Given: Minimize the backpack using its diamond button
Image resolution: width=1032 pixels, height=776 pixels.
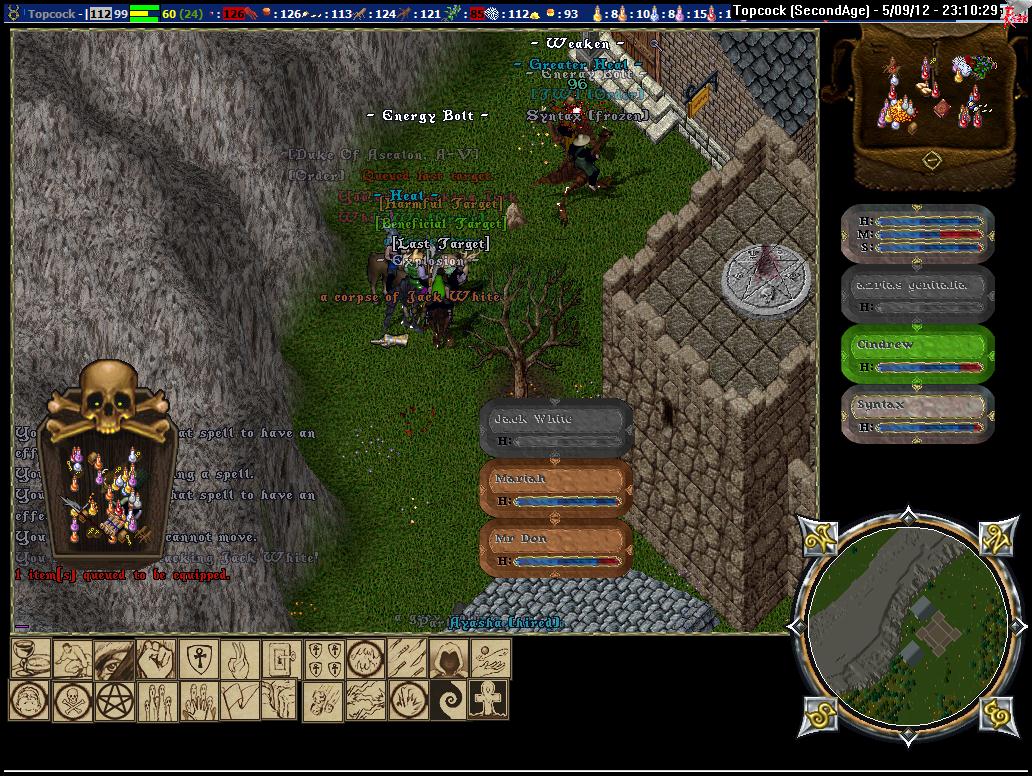Looking at the screenshot, I should click(931, 158).
